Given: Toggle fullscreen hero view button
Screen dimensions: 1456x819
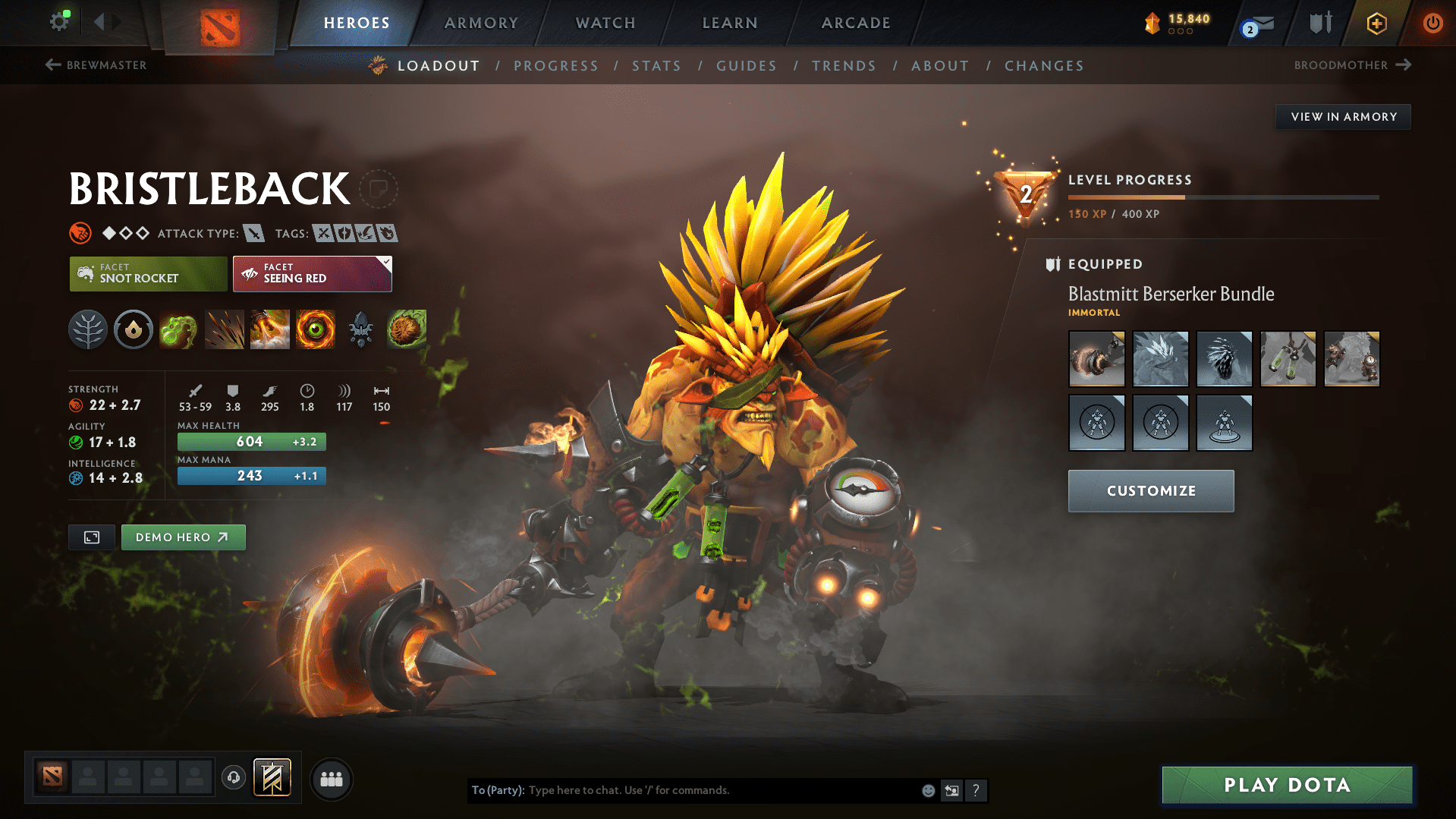Looking at the screenshot, I should tap(92, 537).
